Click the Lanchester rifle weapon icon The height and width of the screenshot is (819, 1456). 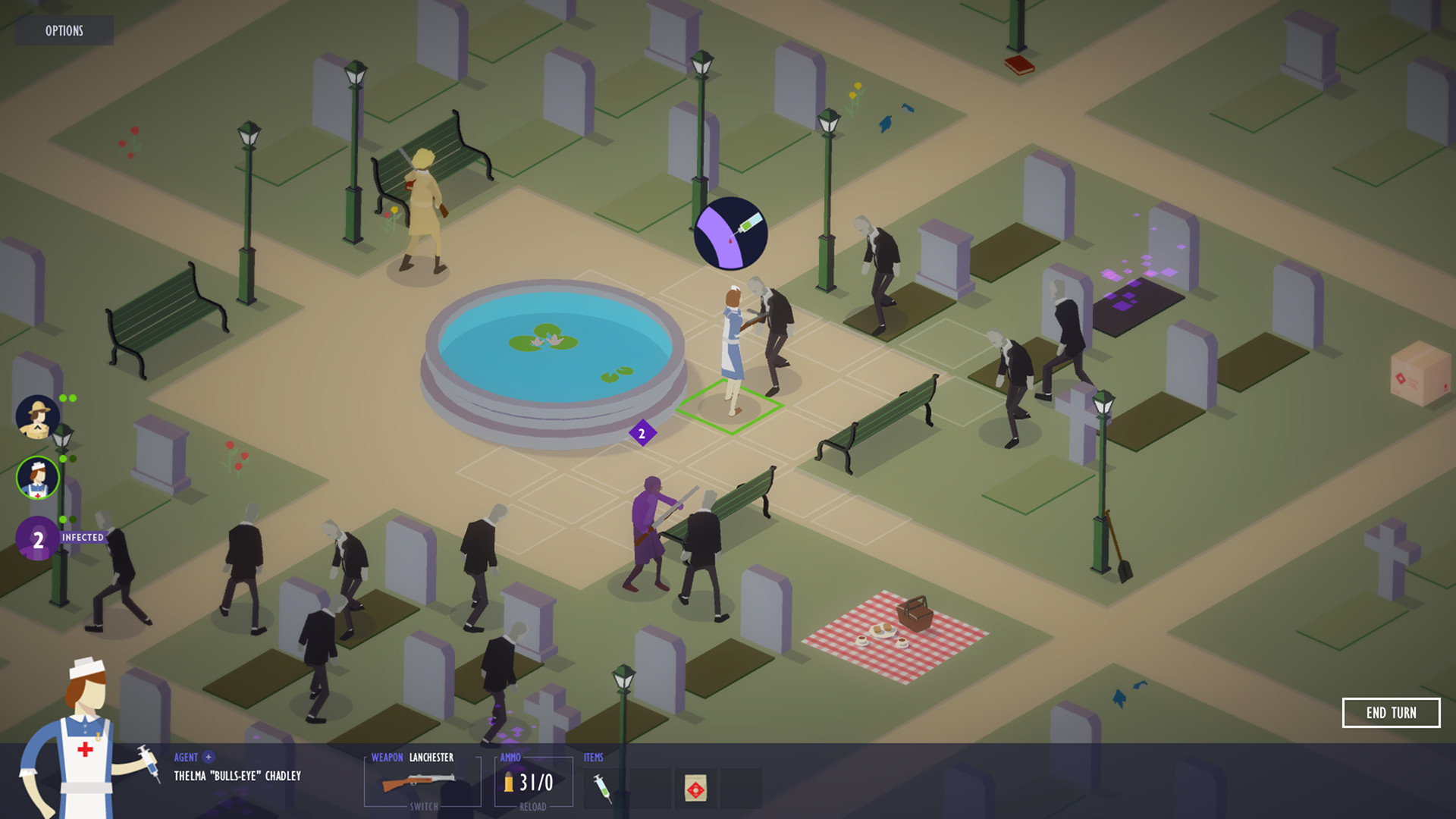click(419, 783)
